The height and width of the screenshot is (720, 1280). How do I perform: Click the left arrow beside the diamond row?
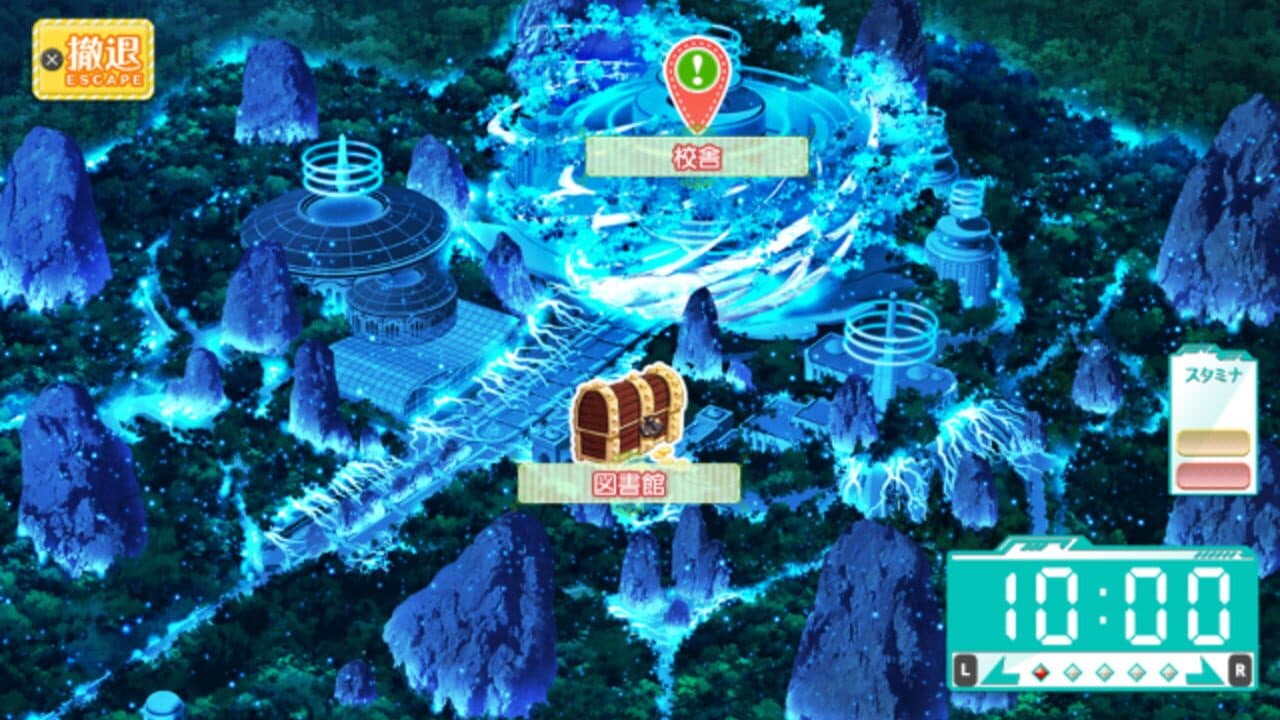(1001, 671)
